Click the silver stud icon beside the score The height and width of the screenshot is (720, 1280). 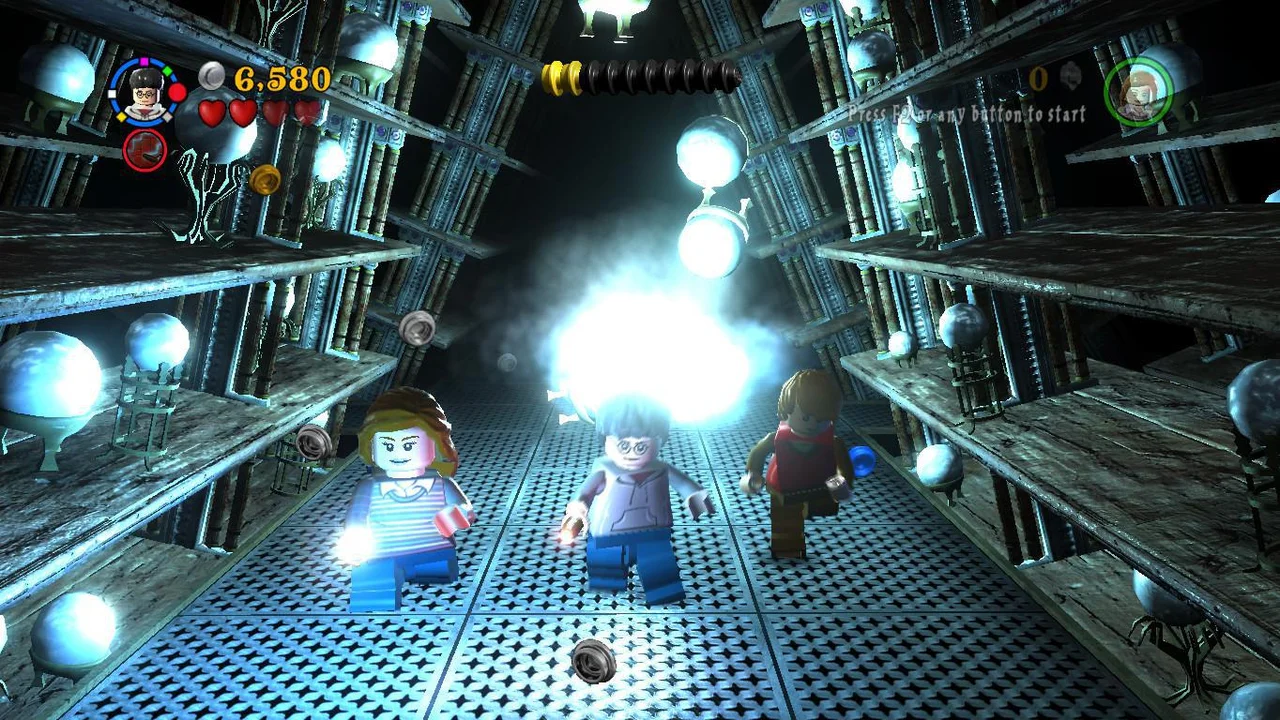(211, 76)
